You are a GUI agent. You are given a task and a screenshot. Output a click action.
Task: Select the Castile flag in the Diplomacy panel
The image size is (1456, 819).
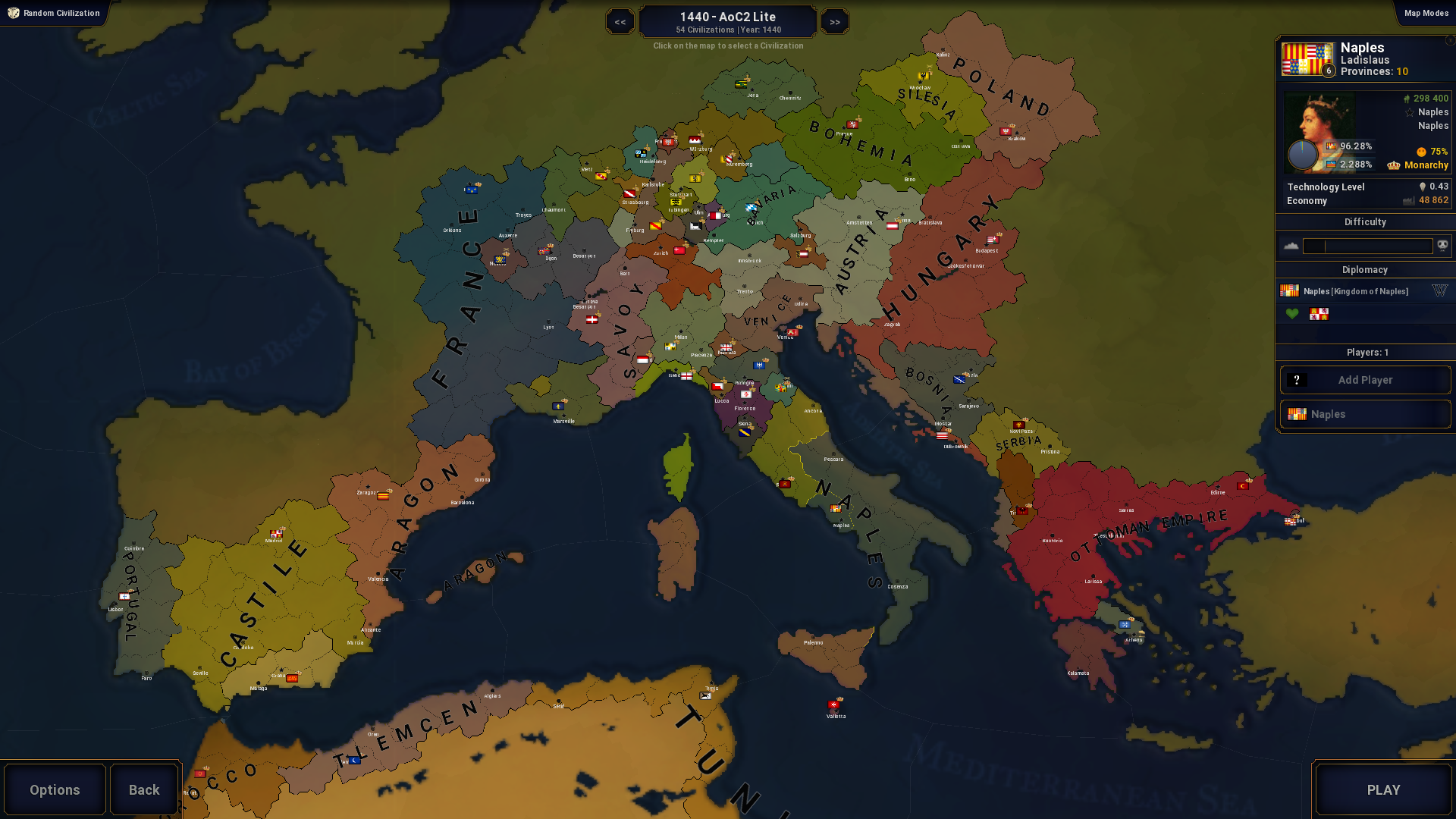pos(1319,314)
